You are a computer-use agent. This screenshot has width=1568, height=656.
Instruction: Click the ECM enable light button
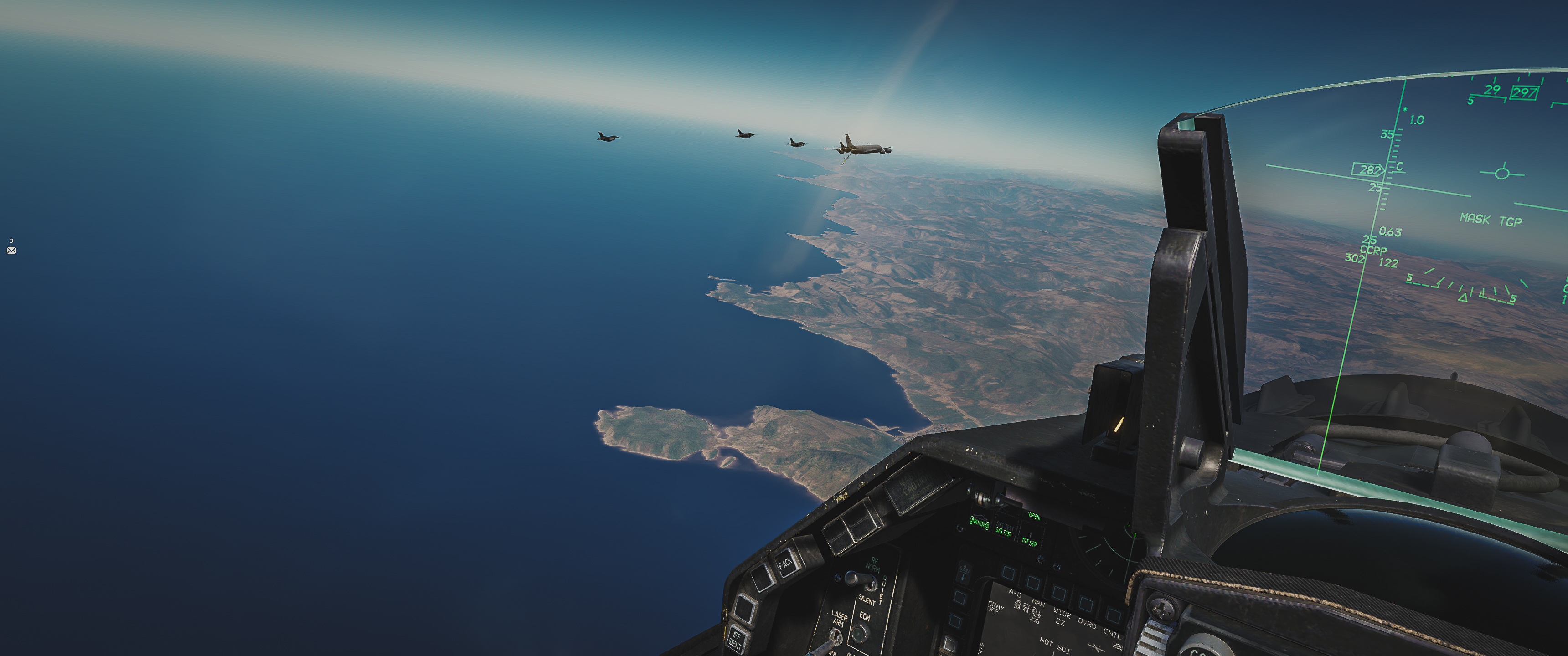click(x=860, y=634)
